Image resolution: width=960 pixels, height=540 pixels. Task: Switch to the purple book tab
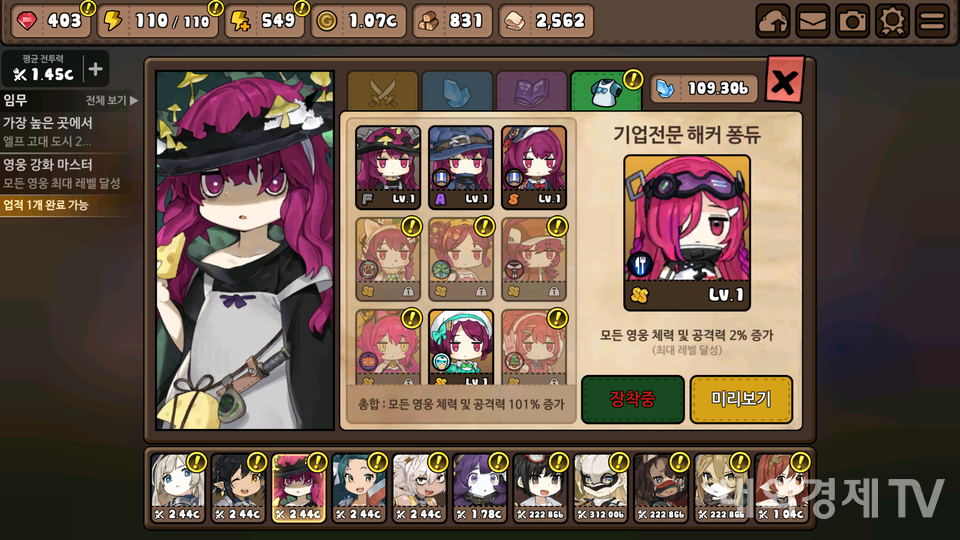(531, 91)
